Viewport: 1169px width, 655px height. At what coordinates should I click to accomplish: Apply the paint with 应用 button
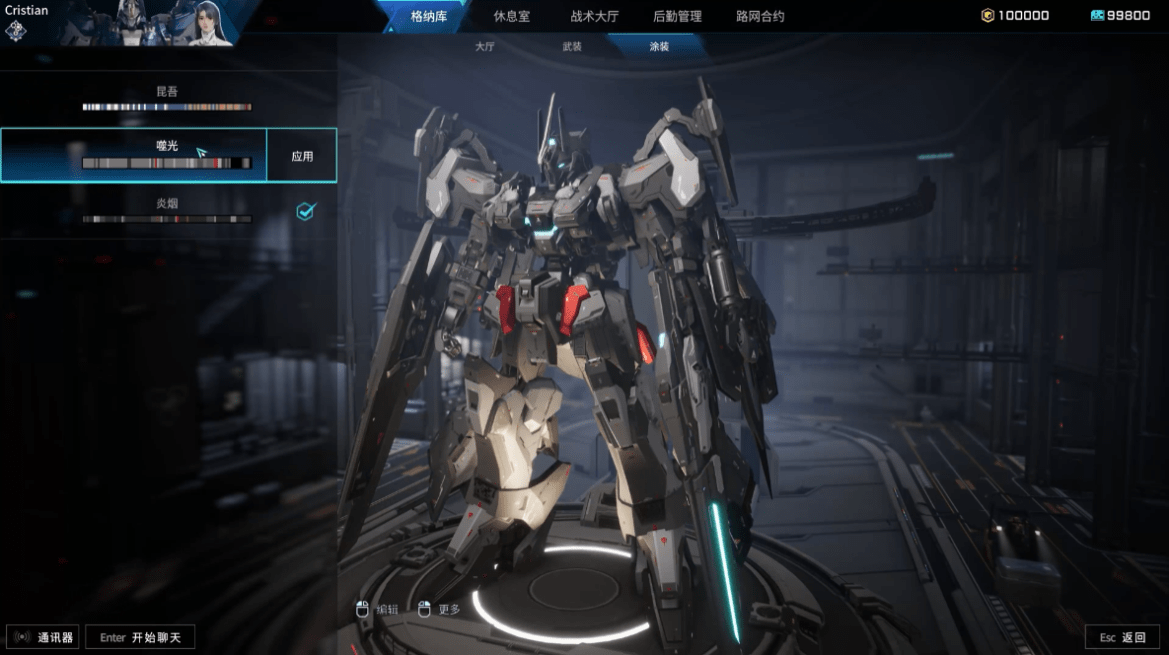pos(302,156)
